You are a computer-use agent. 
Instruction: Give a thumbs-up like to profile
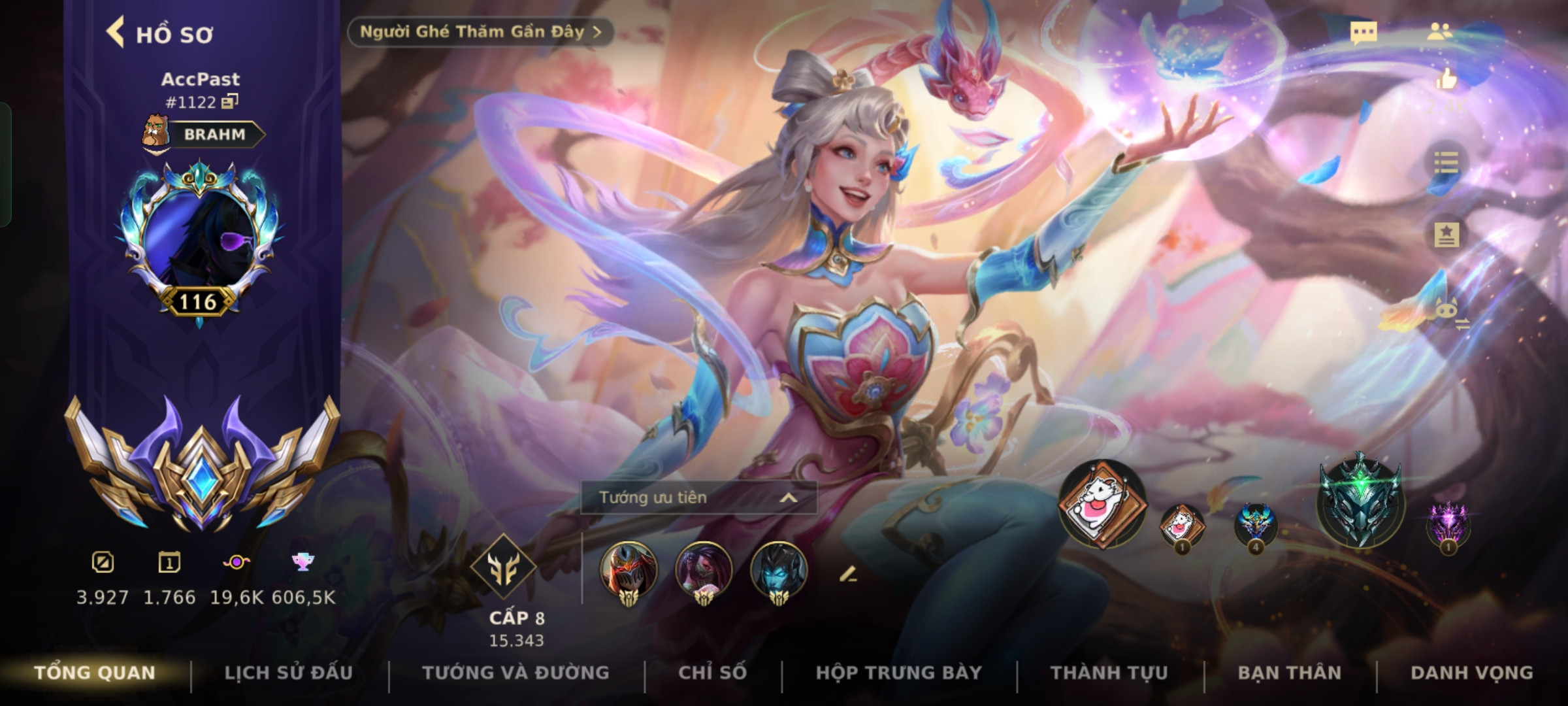pyautogui.click(x=1446, y=80)
